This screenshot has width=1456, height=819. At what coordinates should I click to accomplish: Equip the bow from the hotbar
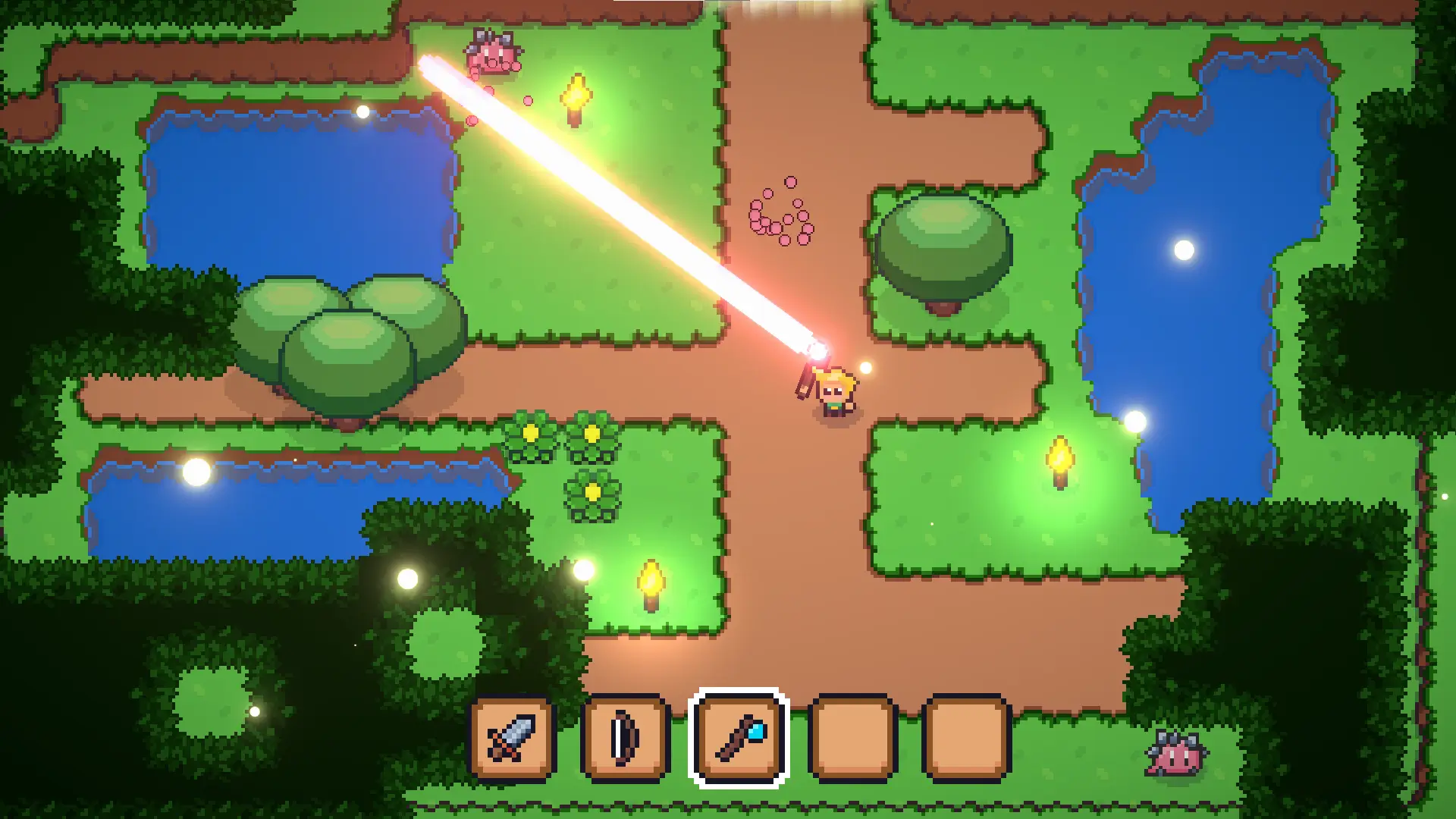point(626,738)
